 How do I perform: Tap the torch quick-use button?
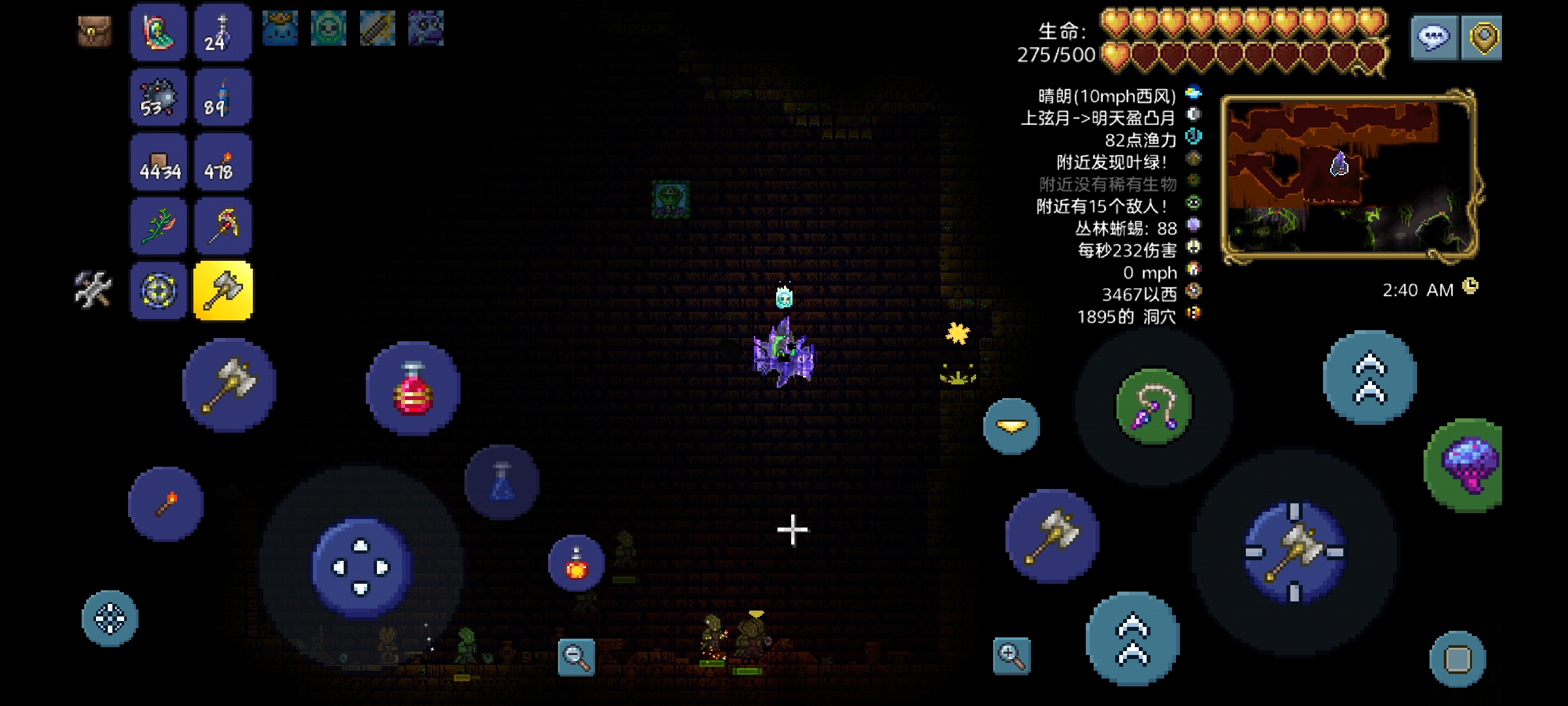(166, 504)
